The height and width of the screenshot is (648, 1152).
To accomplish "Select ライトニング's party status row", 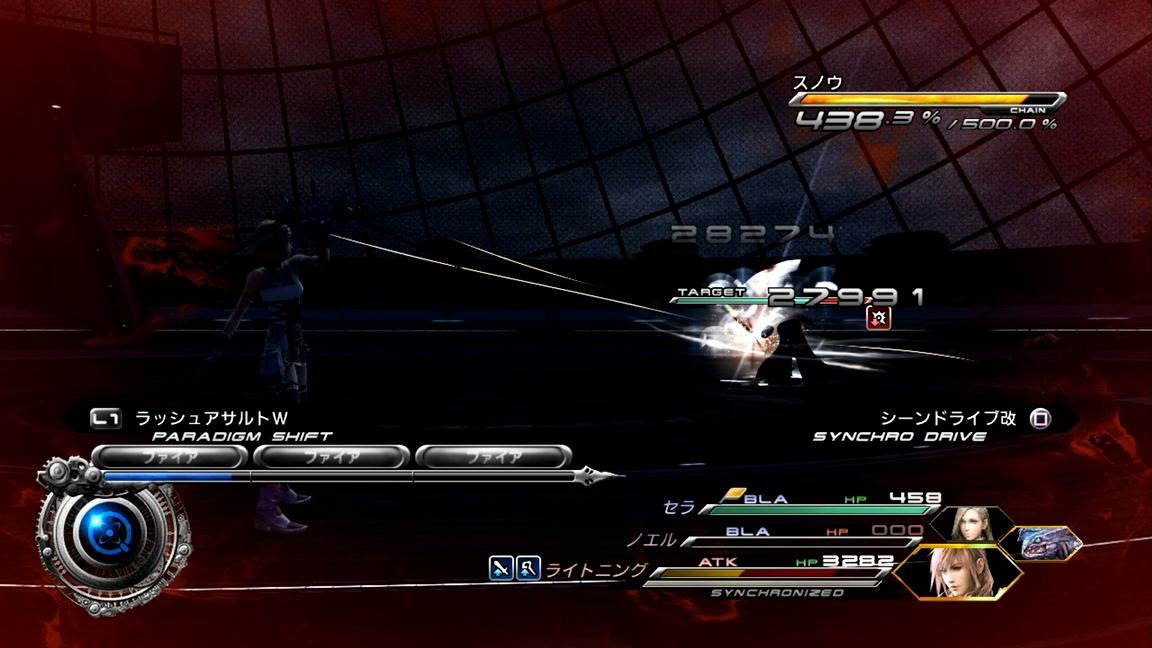I will (760, 570).
